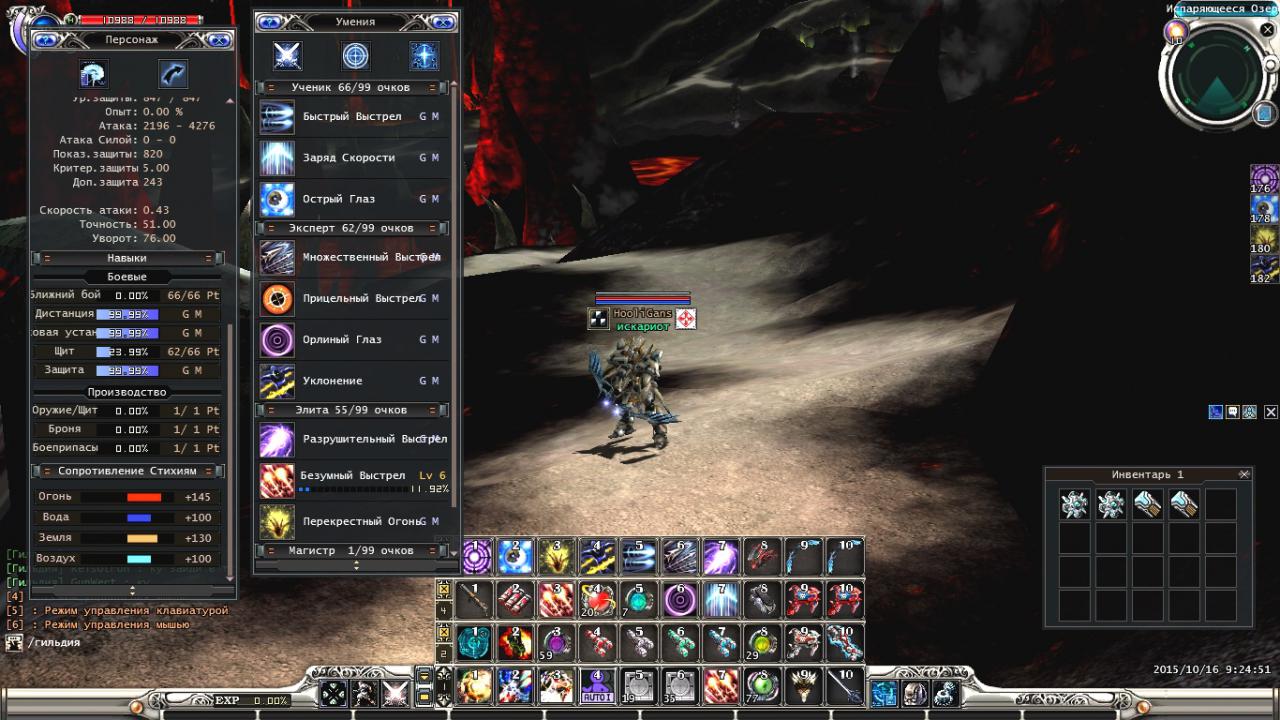Use the red heart item with count 20
Screen dimensions: 1280x720
click(x=598, y=600)
